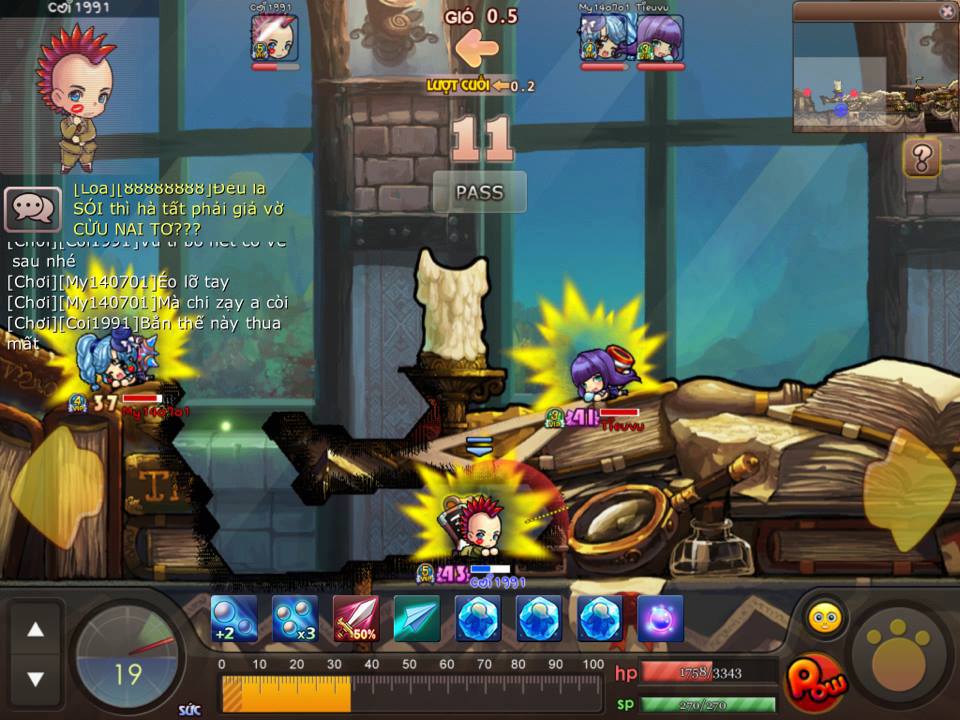Use the sword 50% damage boost
The image size is (960, 720).
(356, 619)
